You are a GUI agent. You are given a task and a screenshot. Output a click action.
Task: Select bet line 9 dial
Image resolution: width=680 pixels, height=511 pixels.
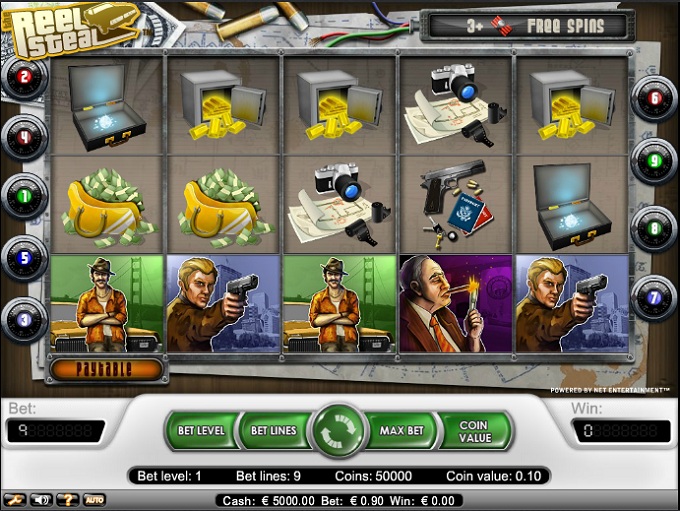click(655, 158)
